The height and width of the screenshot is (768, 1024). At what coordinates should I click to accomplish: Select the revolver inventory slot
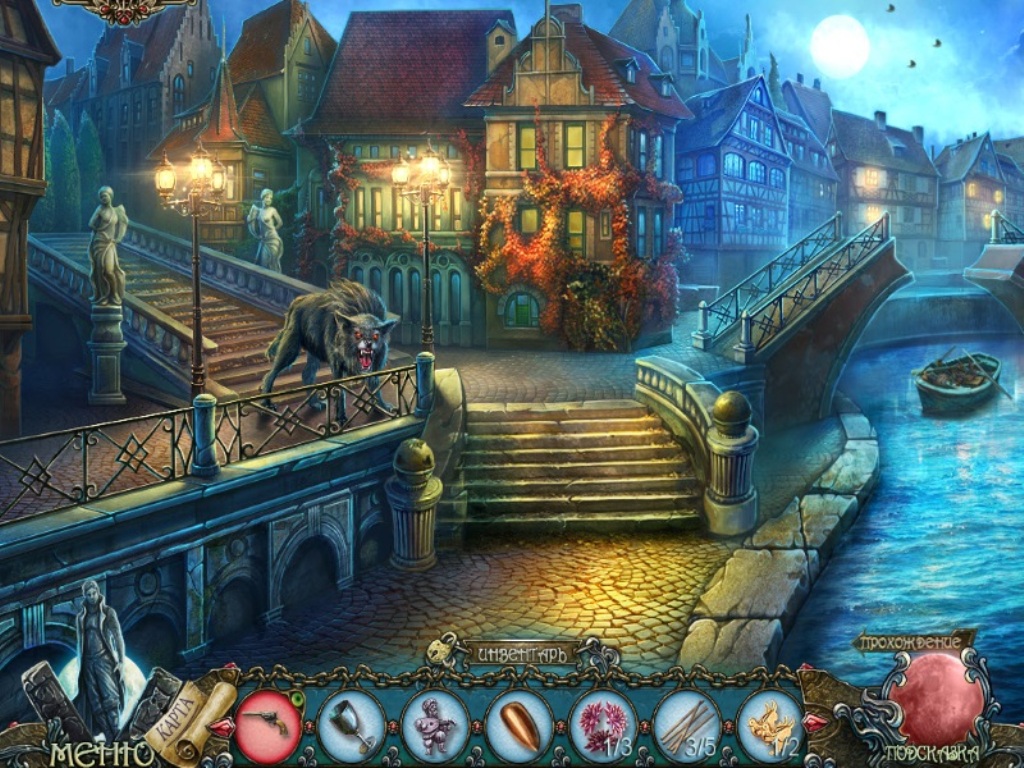click(x=267, y=722)
